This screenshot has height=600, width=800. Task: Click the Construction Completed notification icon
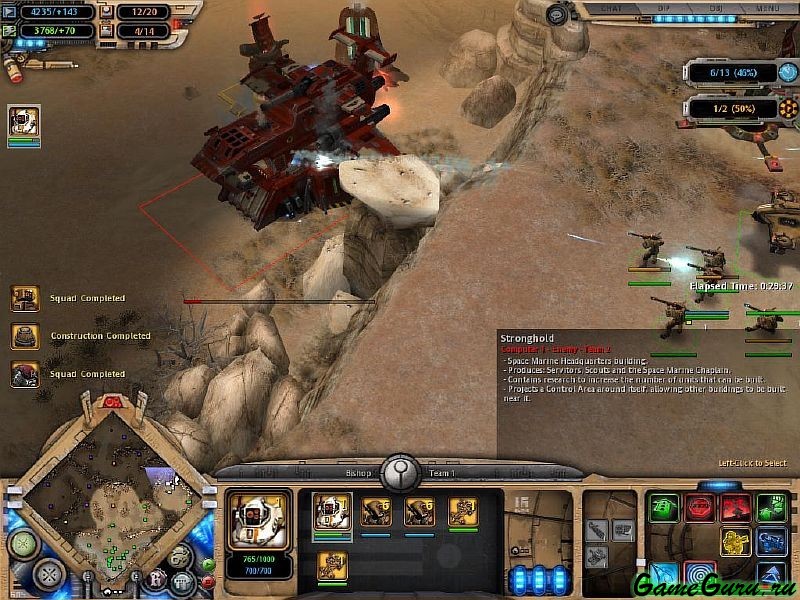pyautogui.click(x=25, y=336)
